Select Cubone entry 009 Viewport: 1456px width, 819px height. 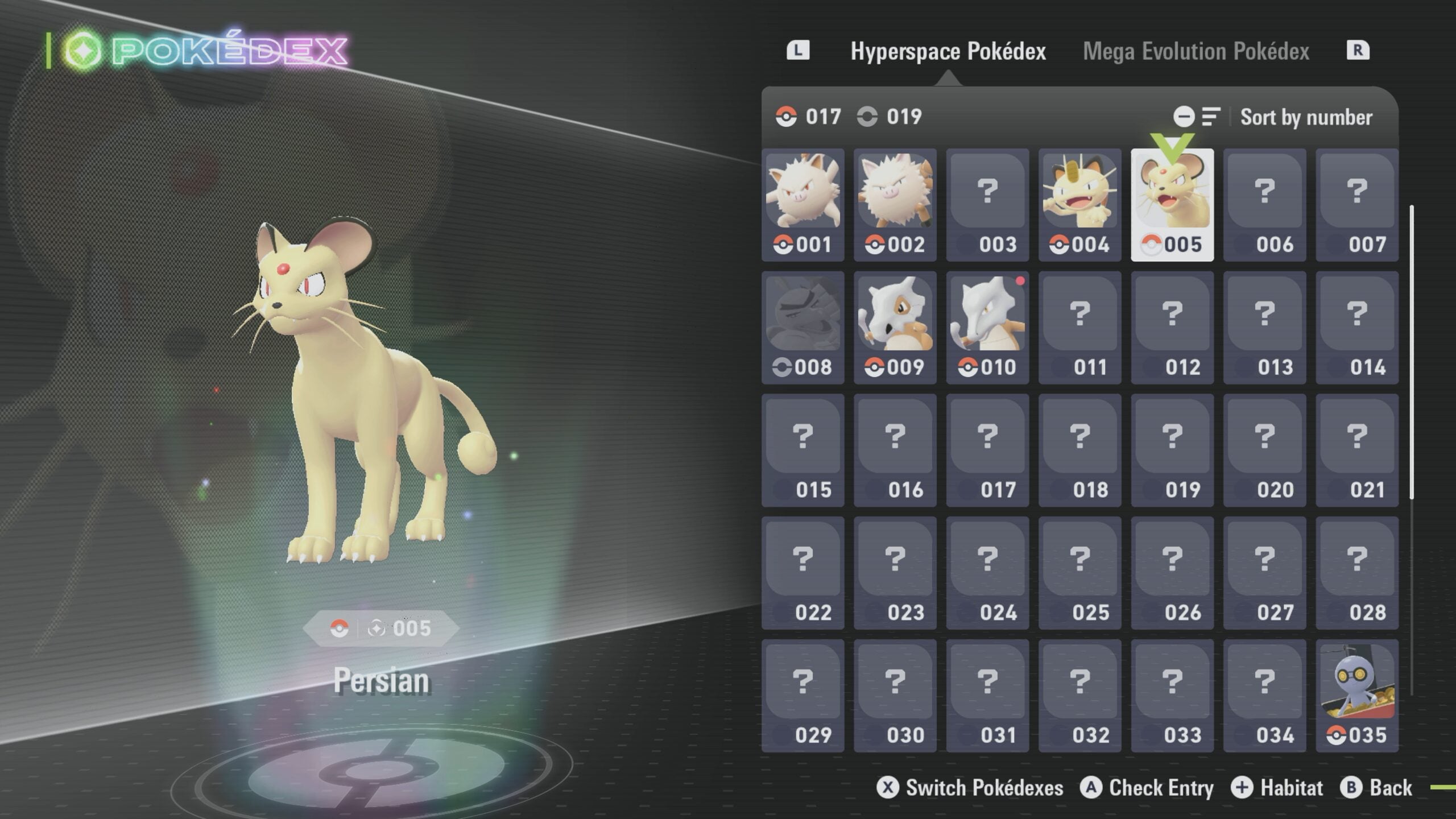tap(895, 328)
